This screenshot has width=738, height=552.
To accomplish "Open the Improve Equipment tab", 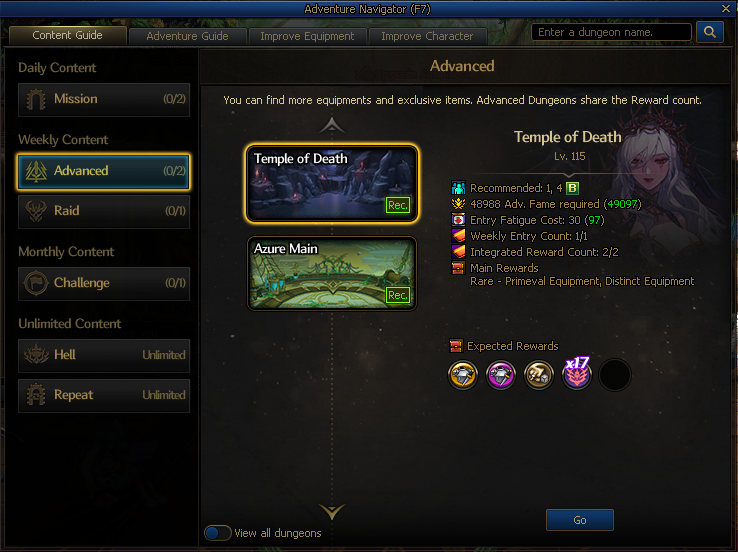I will point(307,36).
